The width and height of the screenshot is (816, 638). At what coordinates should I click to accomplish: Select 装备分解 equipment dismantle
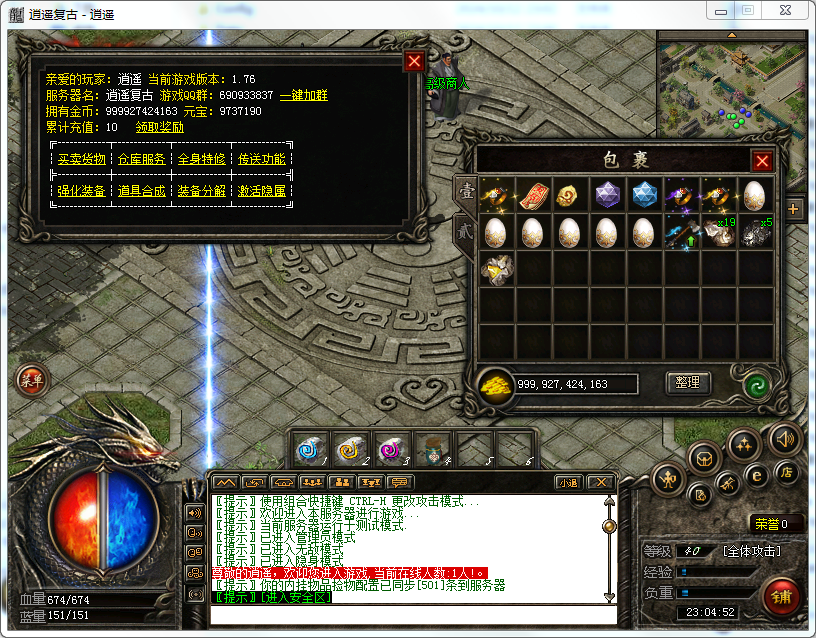(x=201, y=191)
